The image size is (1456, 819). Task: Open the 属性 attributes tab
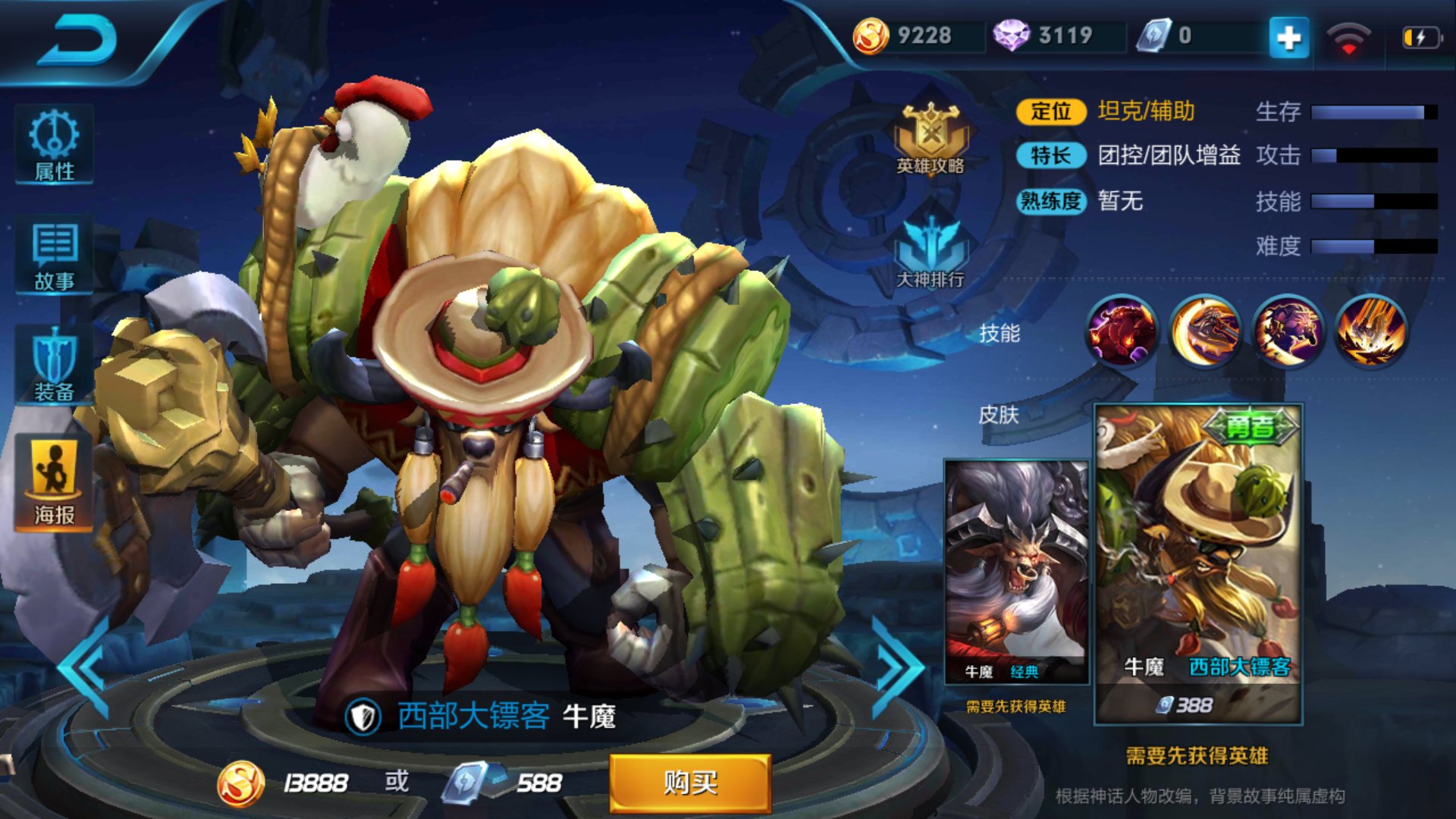54,146
